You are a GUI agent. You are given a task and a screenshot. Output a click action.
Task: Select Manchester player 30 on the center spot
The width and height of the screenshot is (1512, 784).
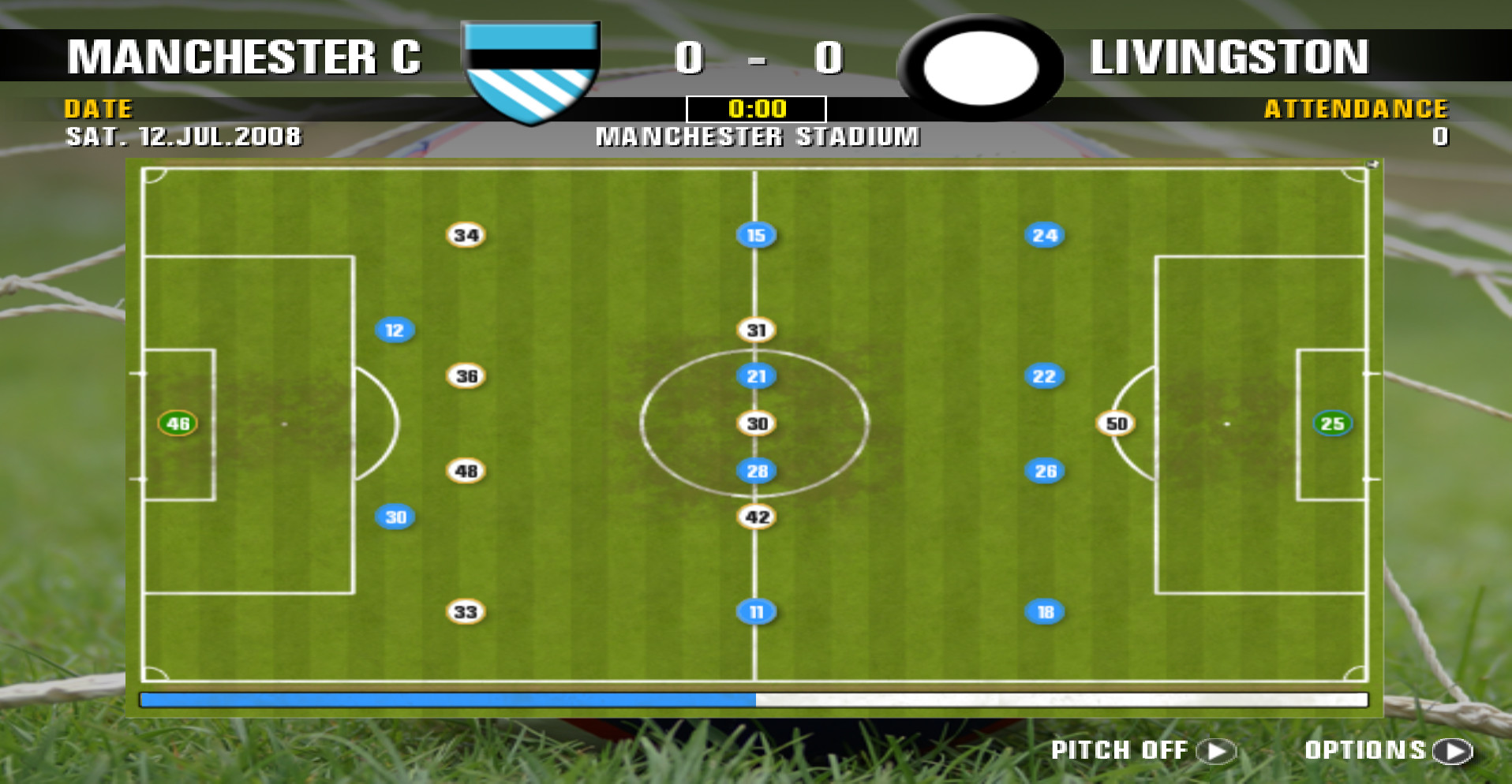(757, 424)
